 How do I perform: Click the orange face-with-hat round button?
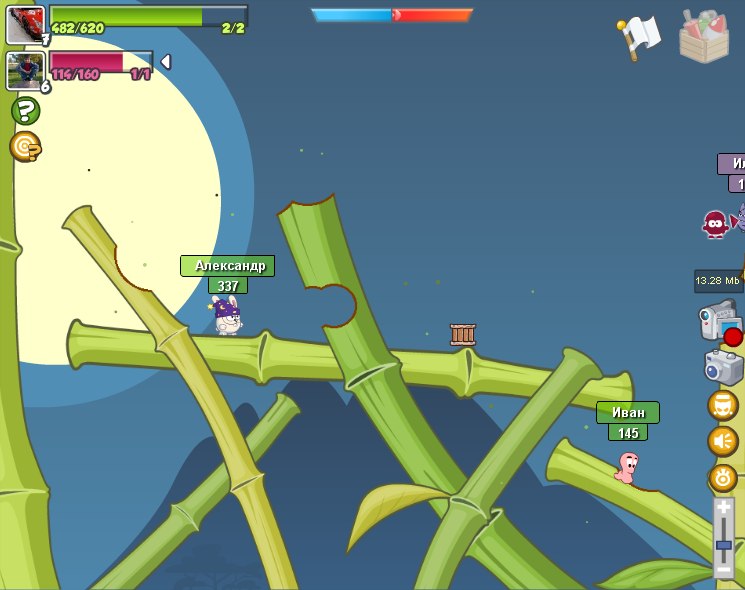pyautogui.click(x=722, y=405)
